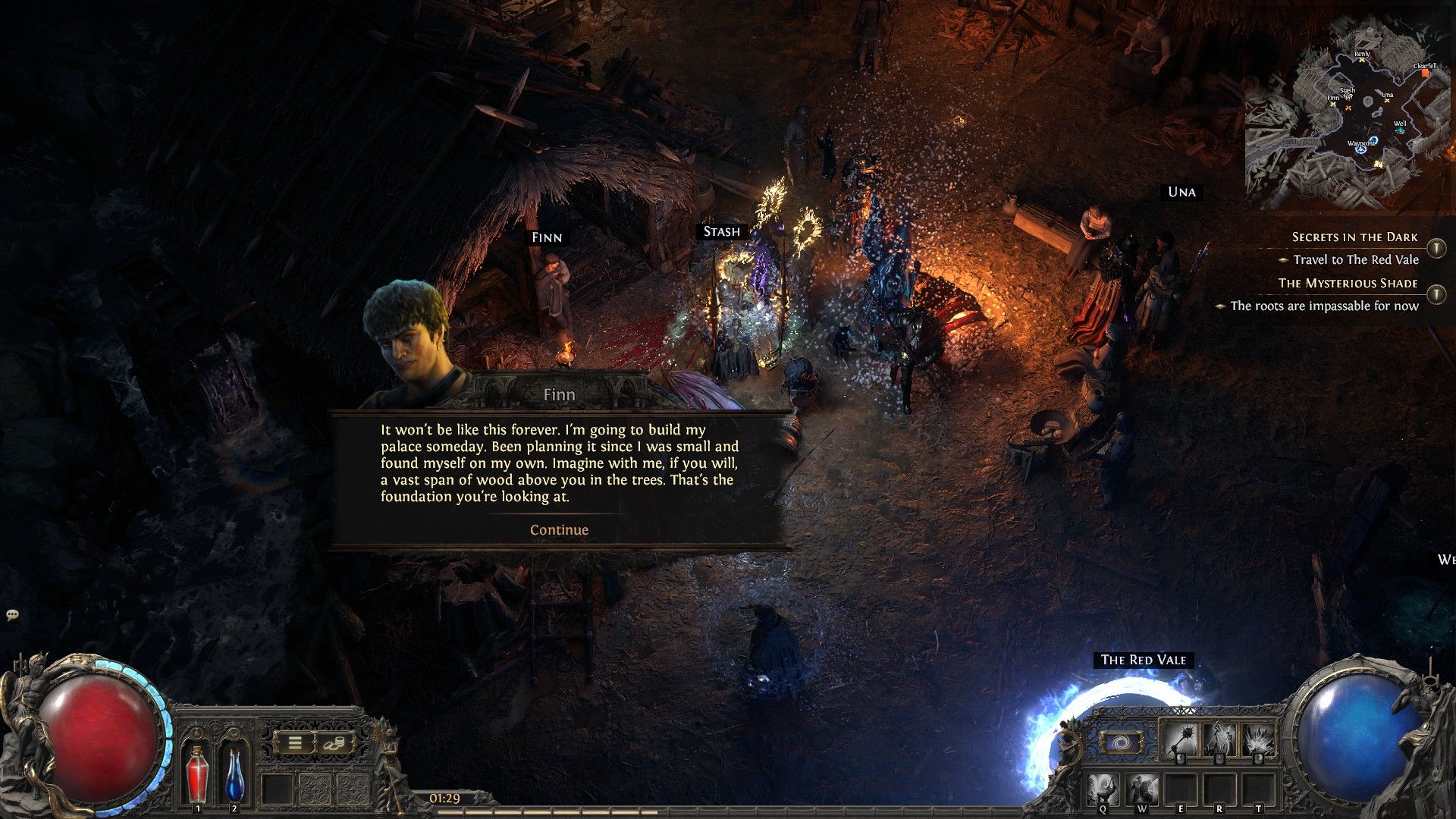Click the Clearfell exit marker on minimap
The width and height of the screenshot is (1456, 819).
tap(1426, 73)
